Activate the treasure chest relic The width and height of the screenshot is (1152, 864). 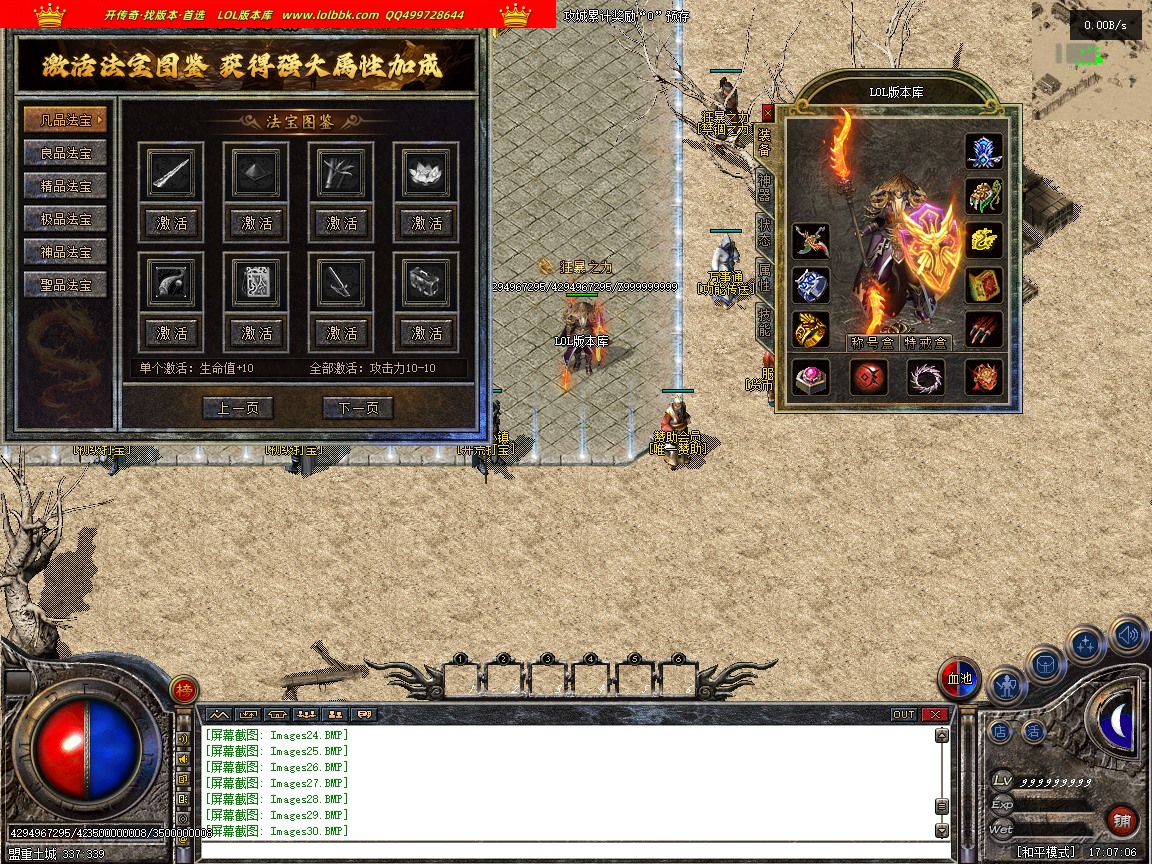(x=427, y=333)
